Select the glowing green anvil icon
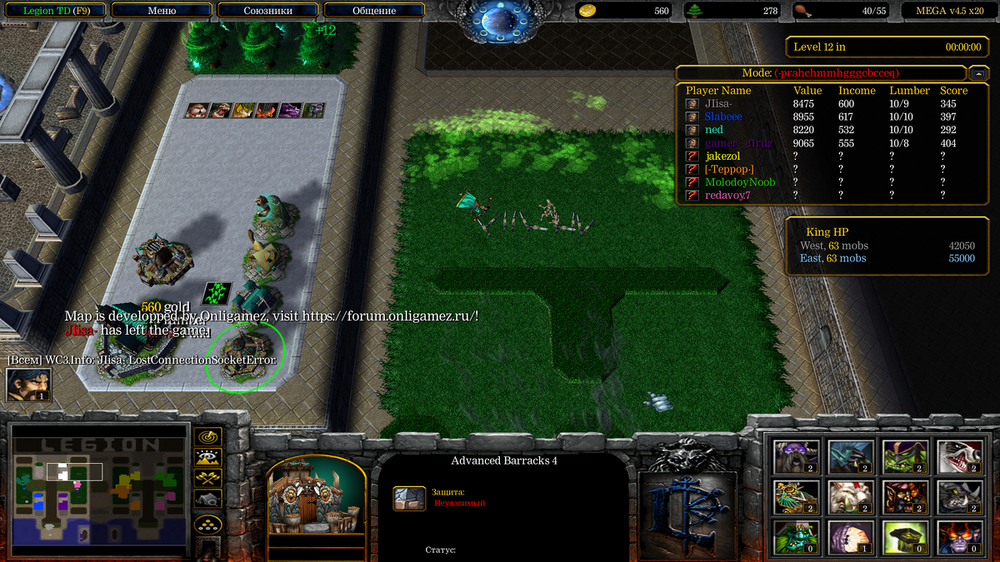 [903, 538]
